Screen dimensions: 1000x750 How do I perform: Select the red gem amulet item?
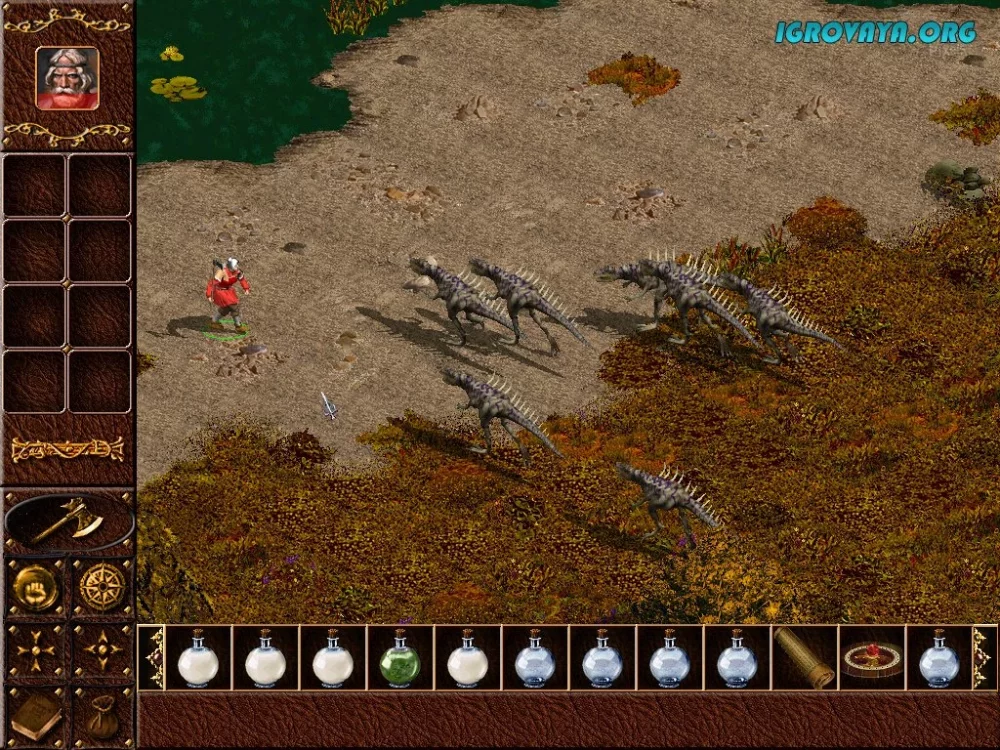click(871, 658)
